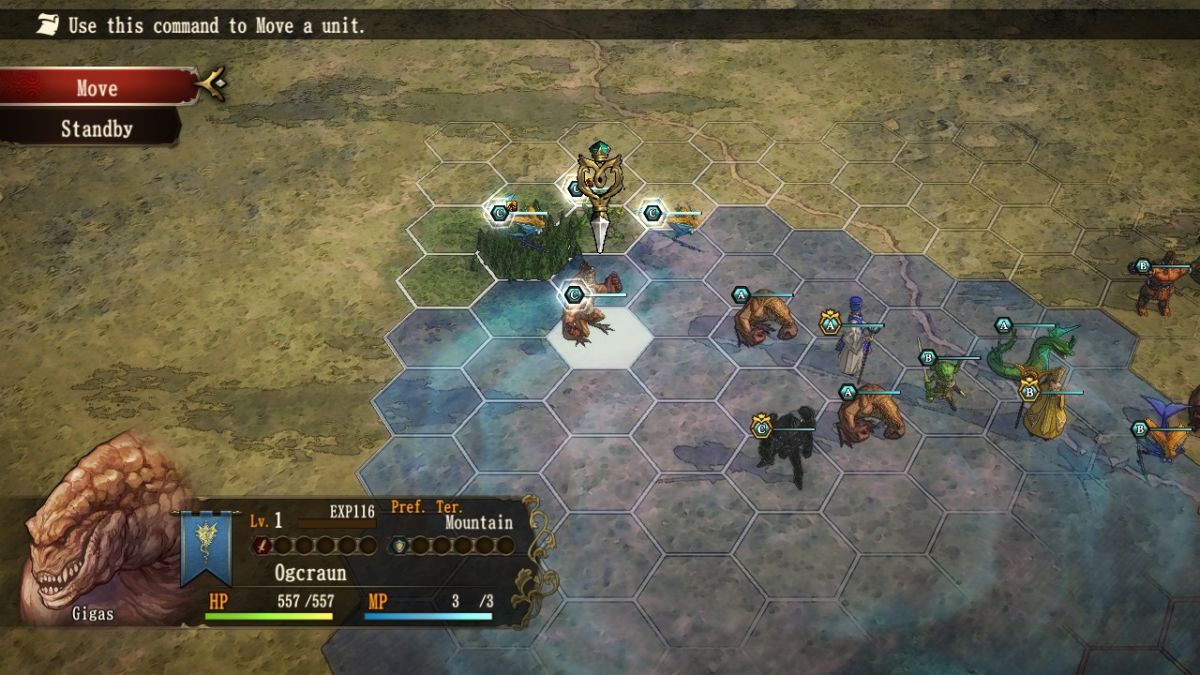Choose the green goblin unit
The height and width of the screenshot is (675, 1200).
pos(940,380)
